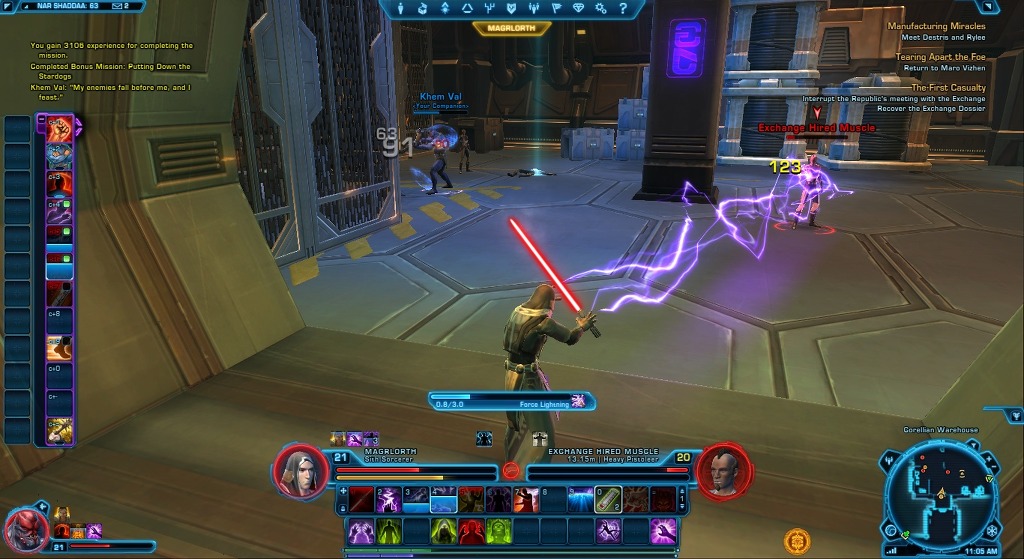Activate the purple grasping hand ability
Screen dimensions: 1024x559
click(662, 531)
